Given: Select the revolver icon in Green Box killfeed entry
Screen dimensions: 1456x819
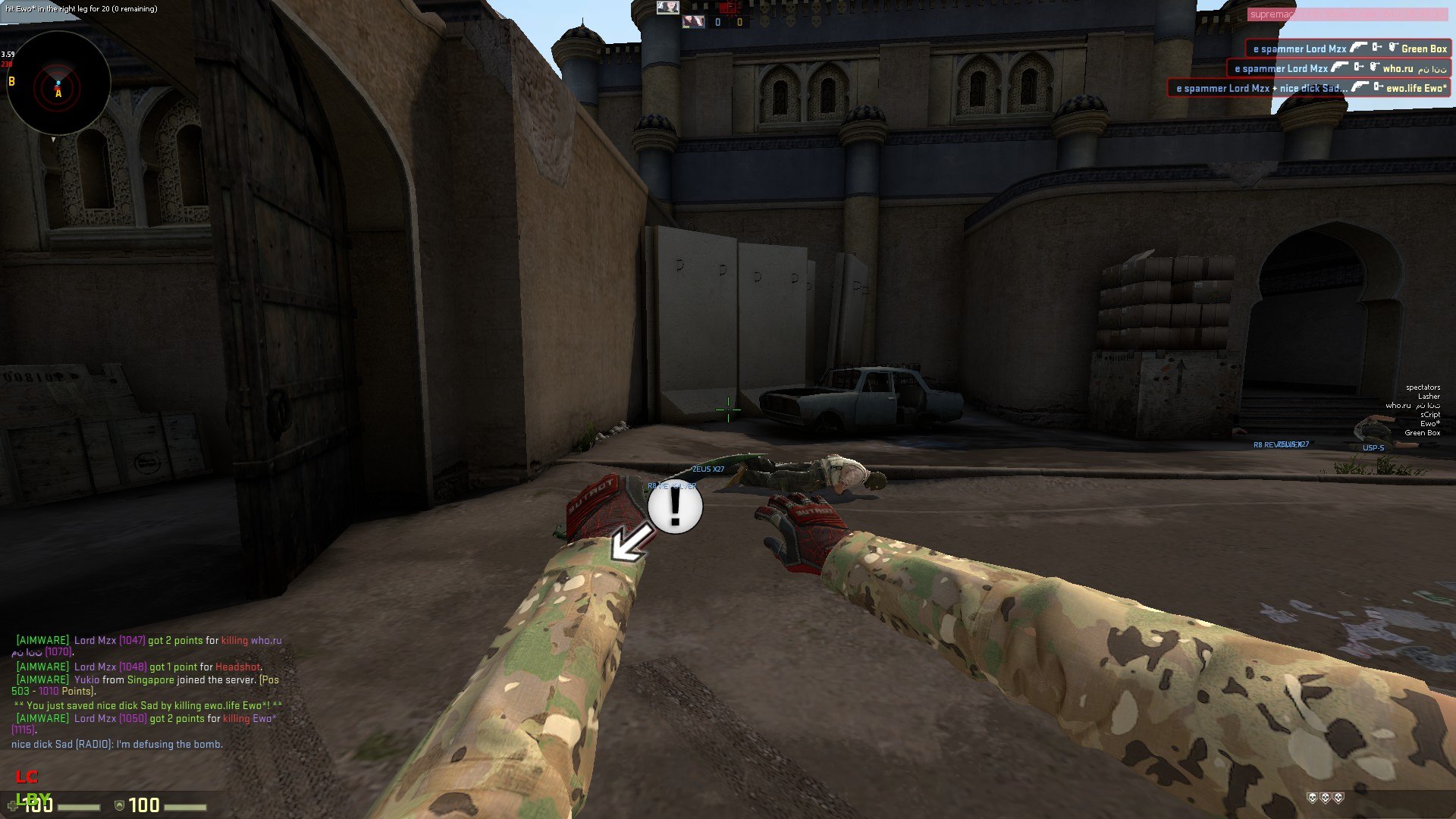Looking at the screenshot, I should 1359,48.
